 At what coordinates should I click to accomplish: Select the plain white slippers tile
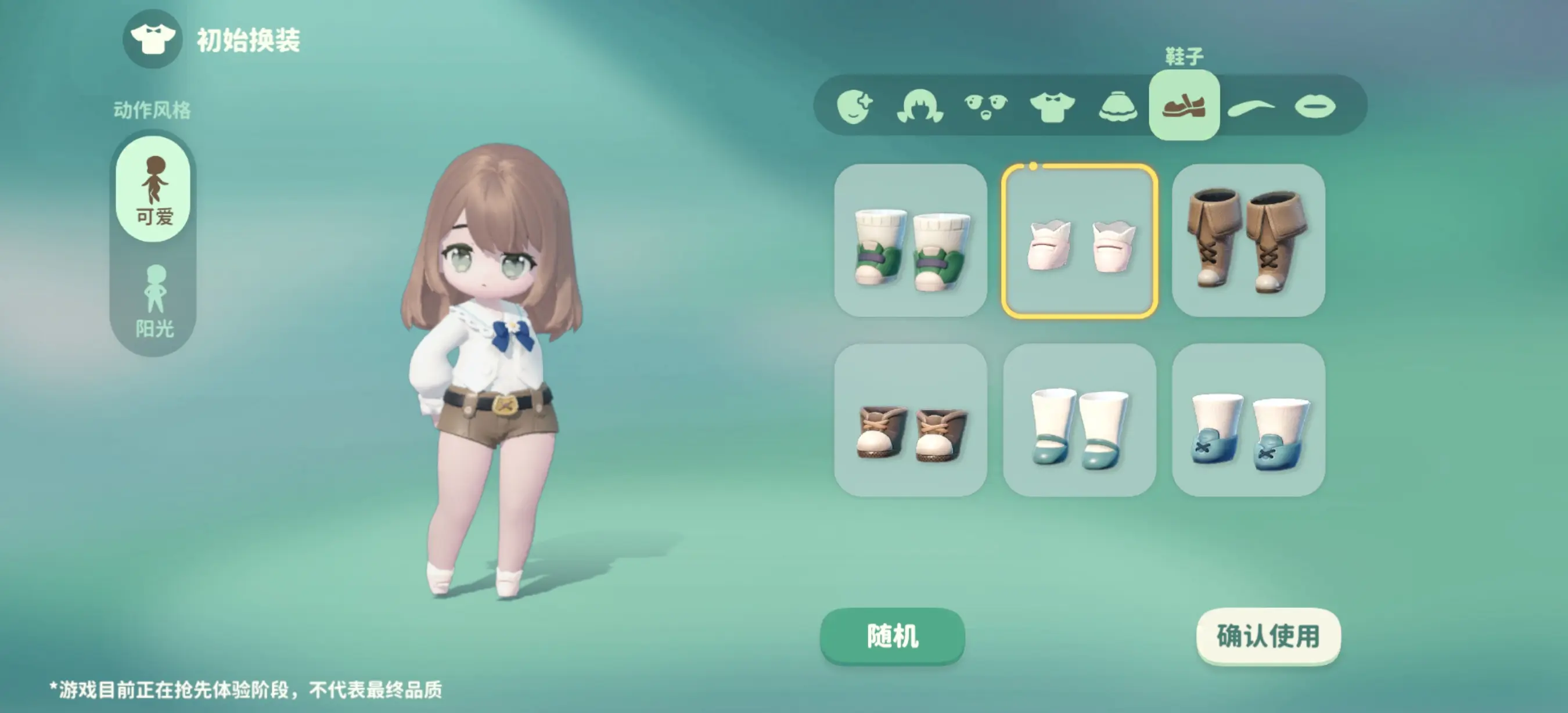[x=1079, y=240]
